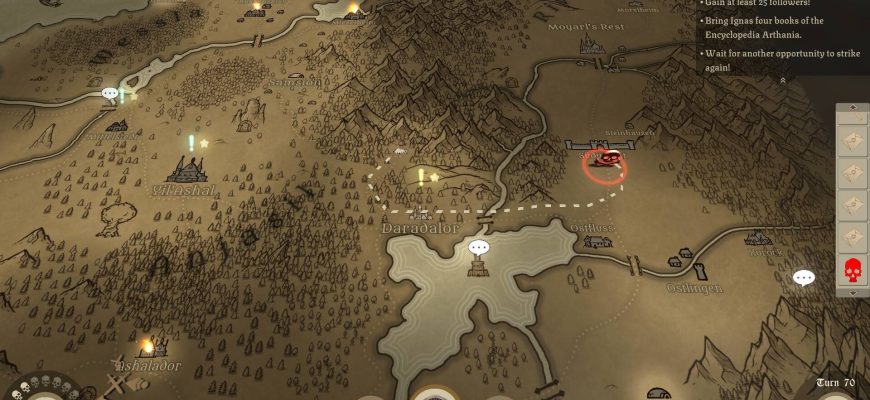Open the speech bubble by the northwestern river
The image size is (870, 400).
[109, 94]
